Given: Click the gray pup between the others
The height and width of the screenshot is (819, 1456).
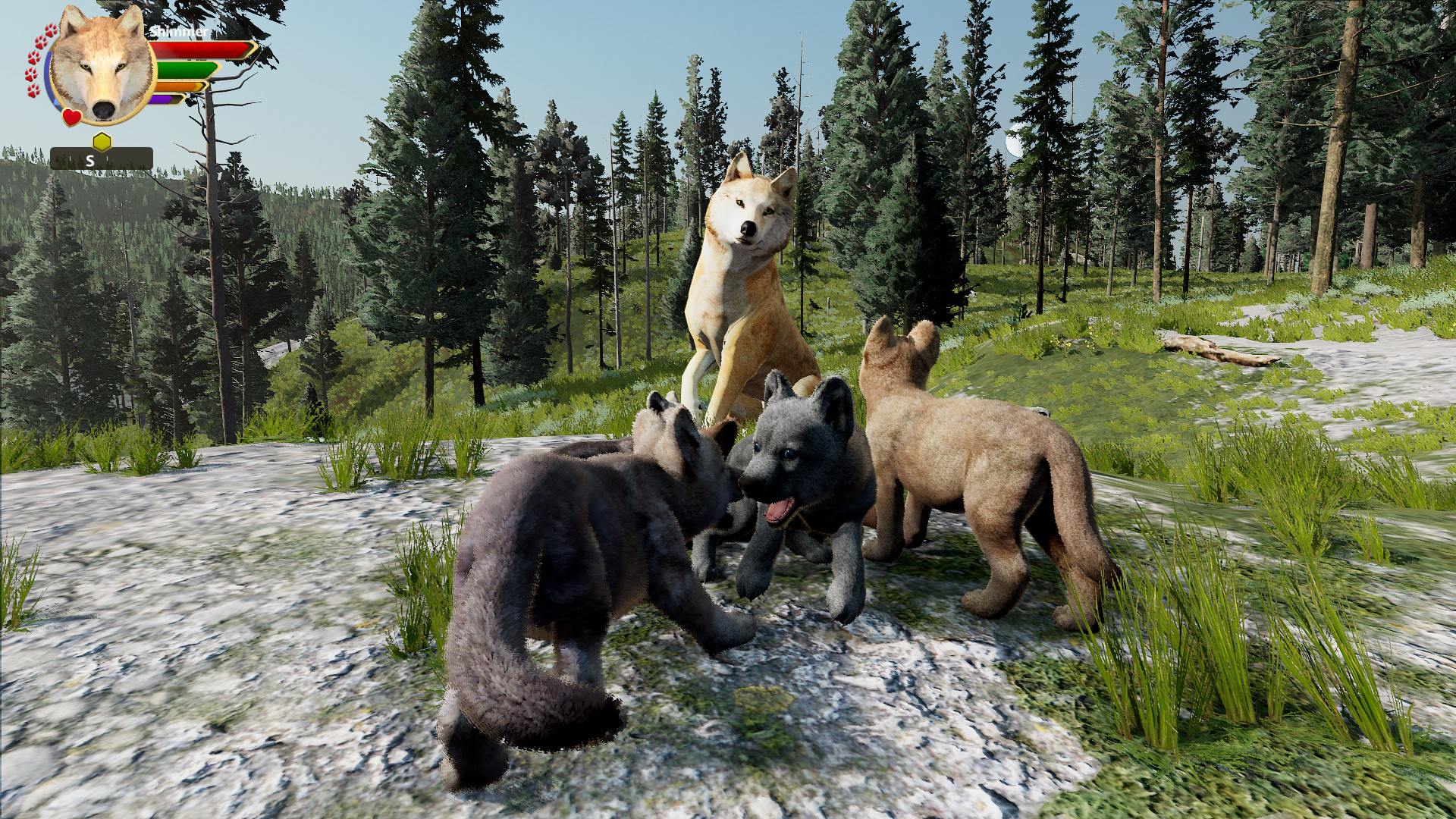Looking at the screenshot, I should click(675, 455).
